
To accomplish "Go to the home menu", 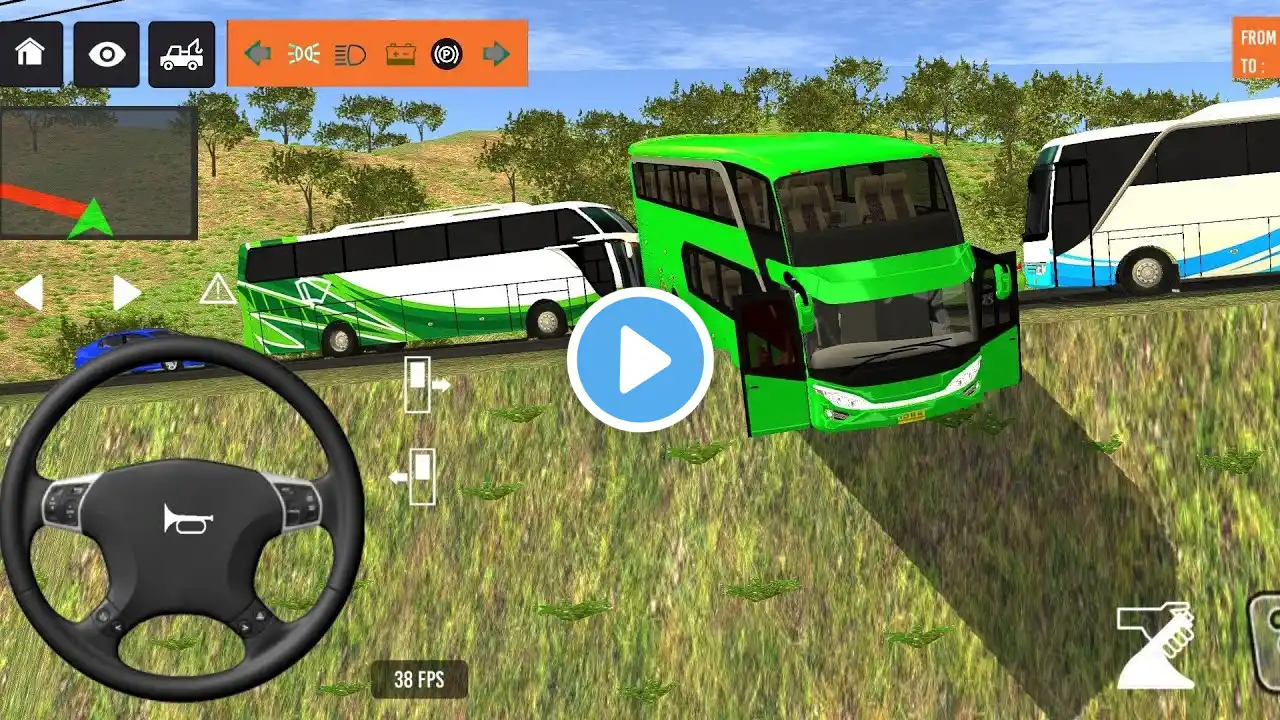I will [31, 53].
